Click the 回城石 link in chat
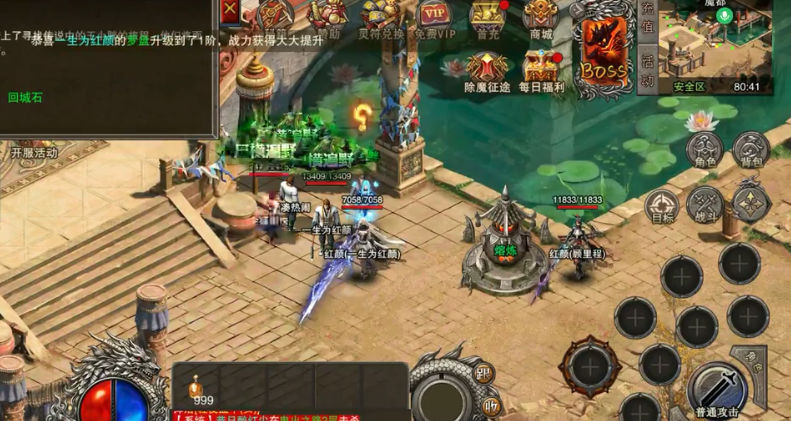This screenshot has width=791, height=421. 24,97
